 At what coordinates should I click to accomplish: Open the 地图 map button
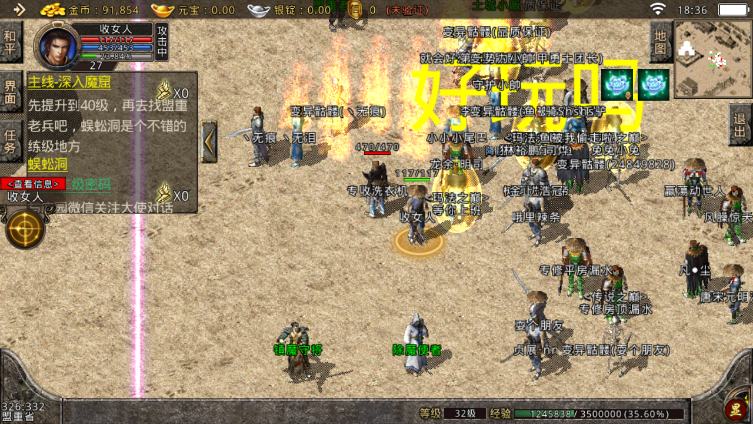(x=660, y=41)
